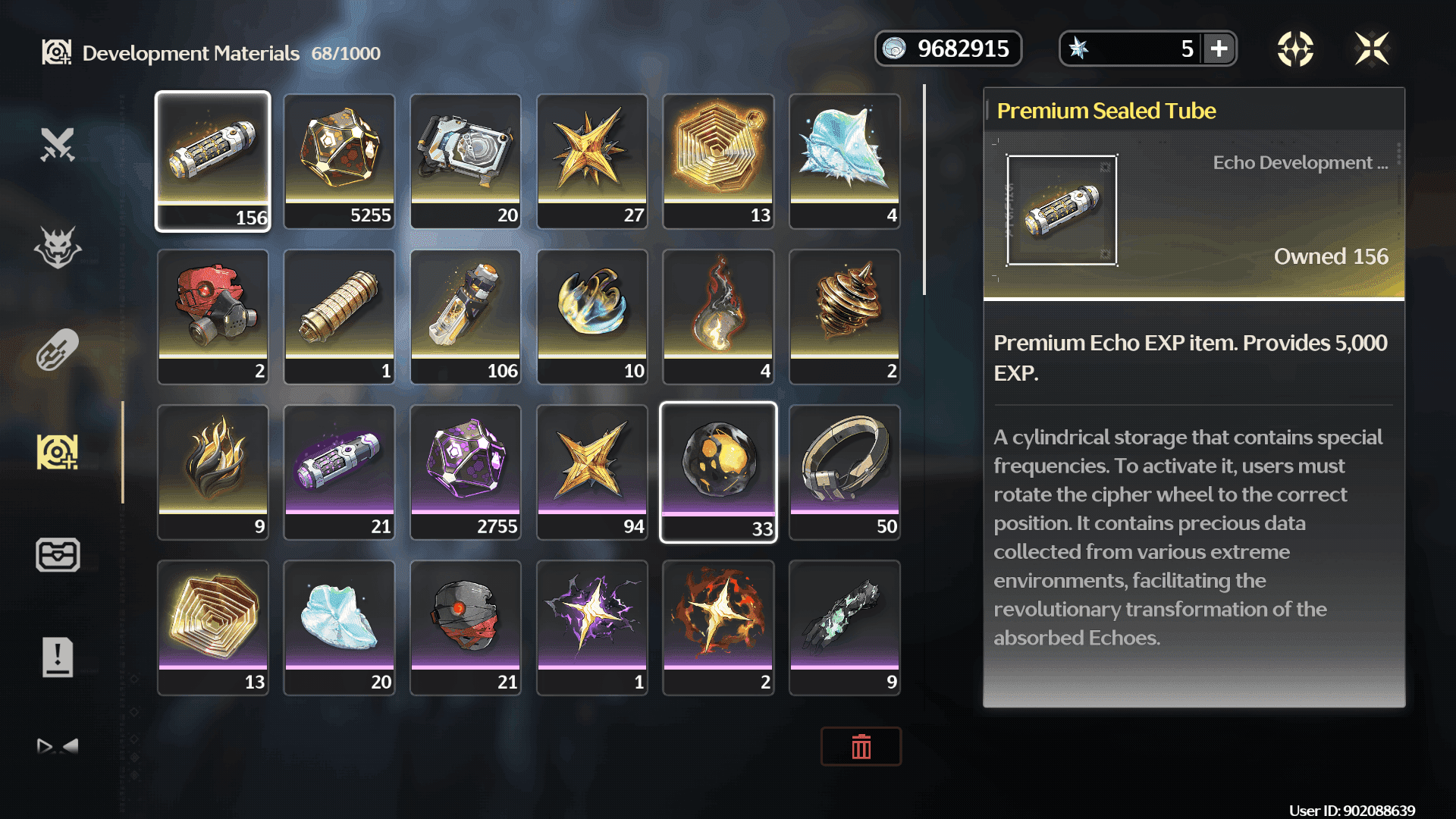Pick the blue crystal shell item

(x=845, y=161)
